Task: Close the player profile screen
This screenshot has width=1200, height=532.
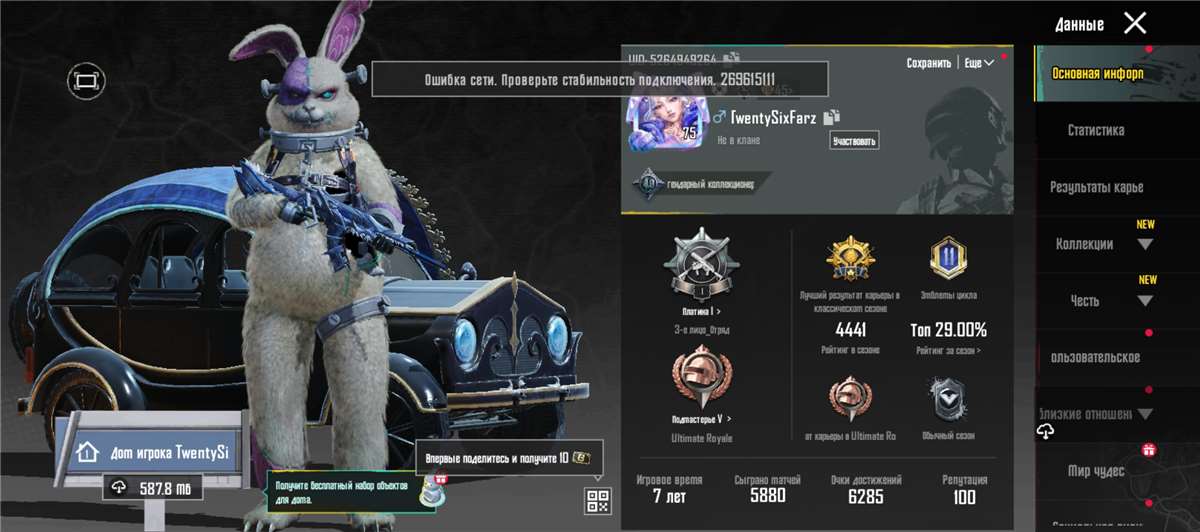Action: coord(1135,23)
